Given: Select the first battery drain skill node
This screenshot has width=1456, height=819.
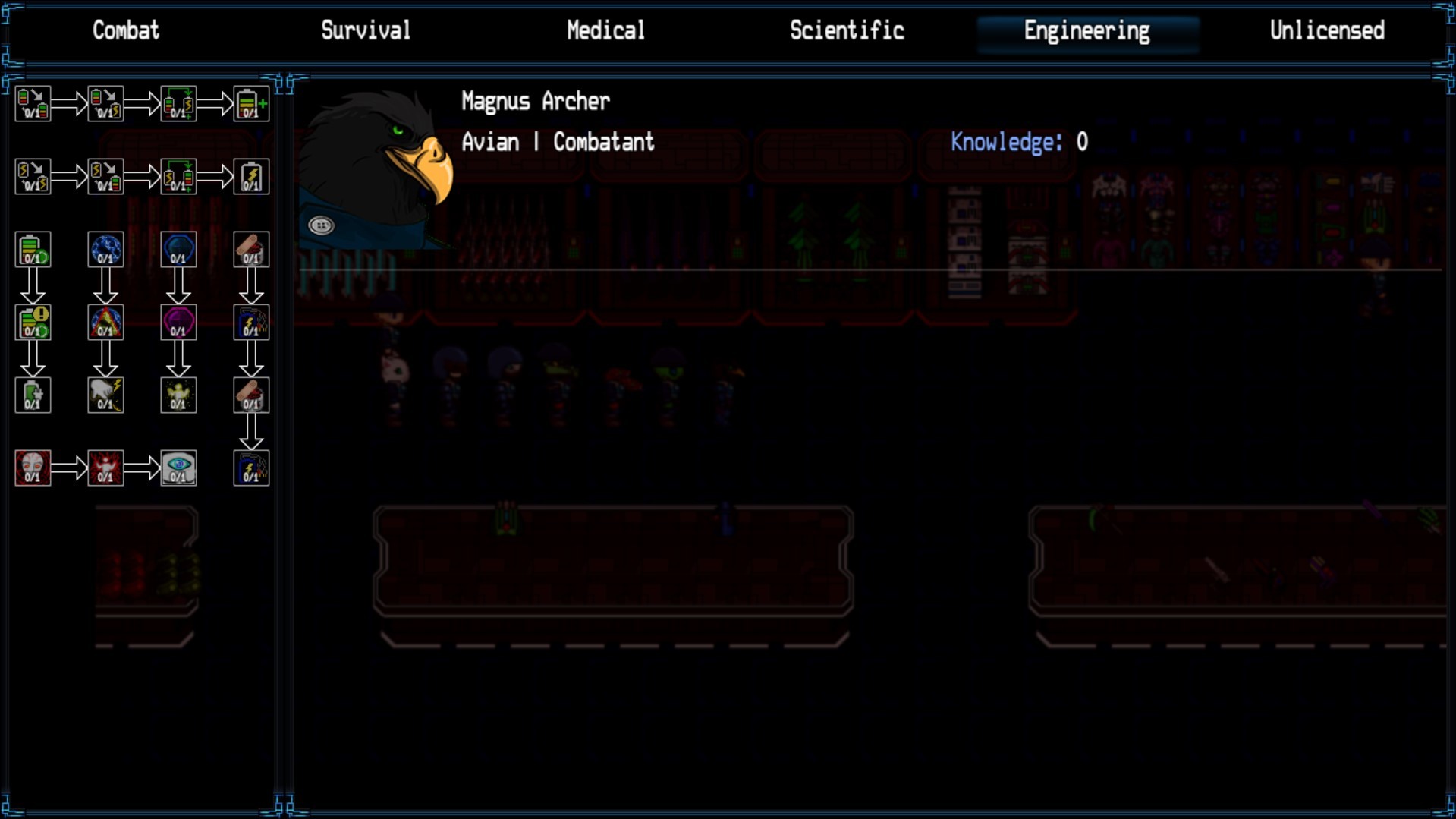Looking at the screenshot, I should [x=32, y=102].
